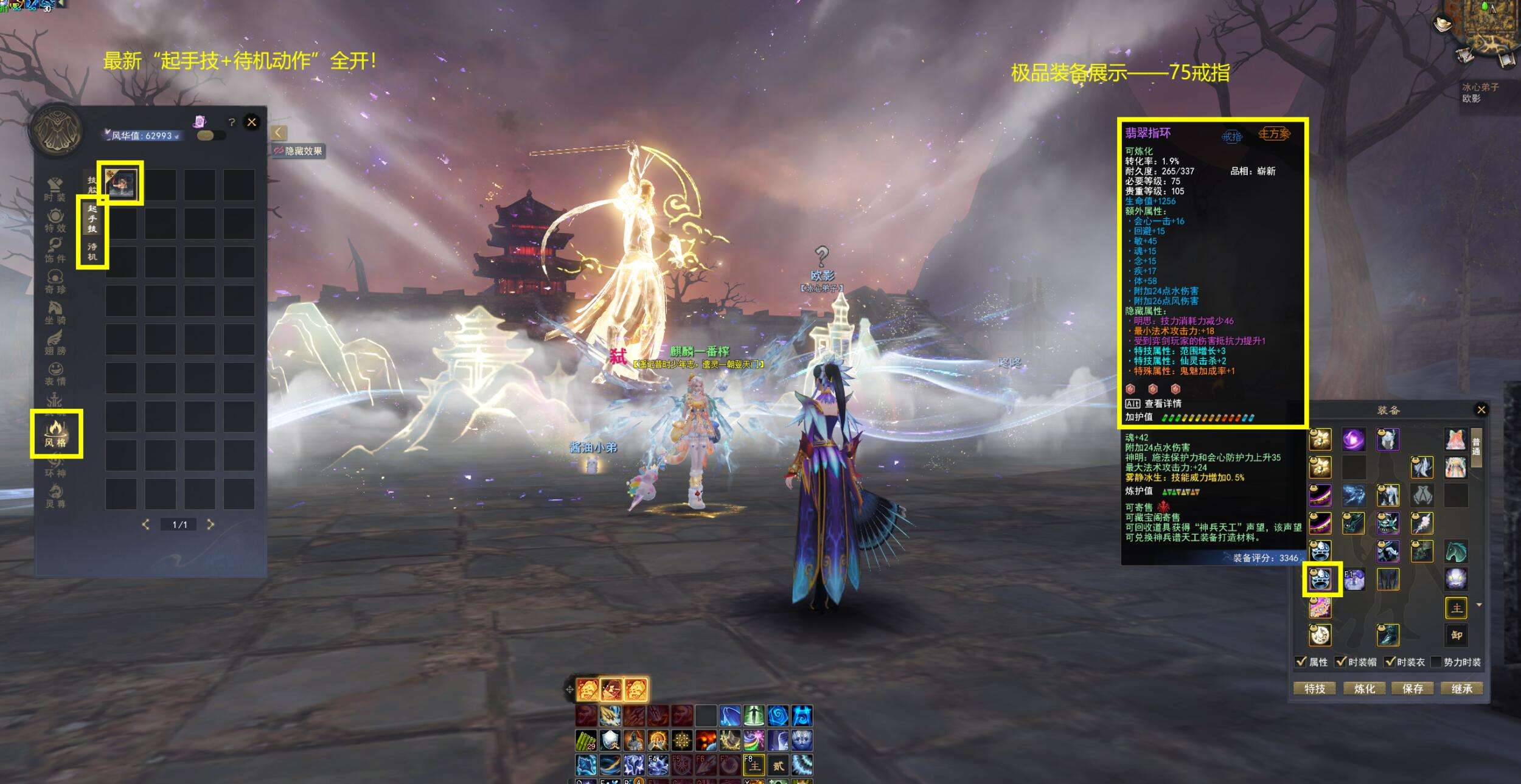Click the 卸 unequip button
Image resolution: width=1521 pixels, height=784 pixels.
[x=1457, y=636]
